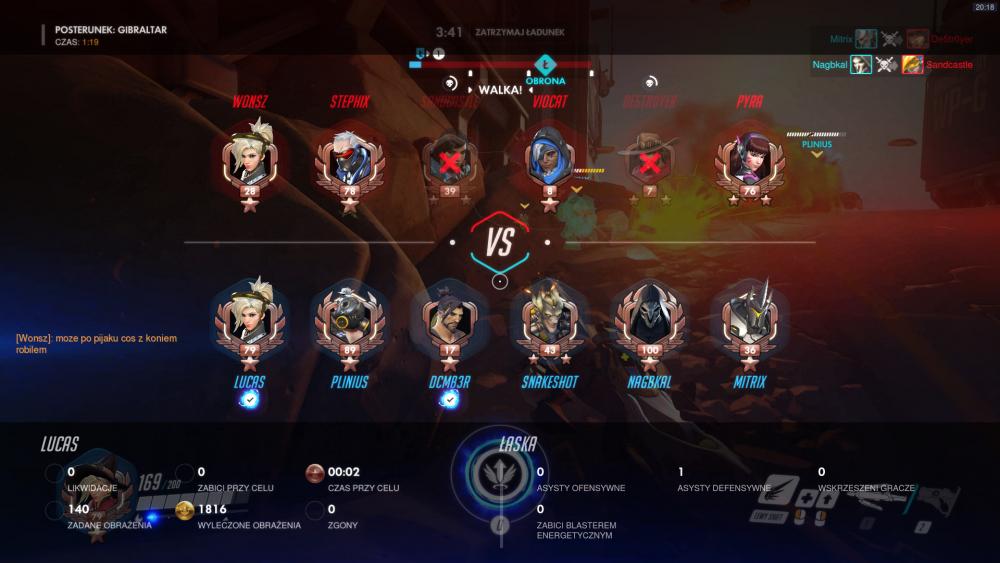This screenshot has width=1000, height=563.
Task: Click the Laska caduceus staff icon
Action: point(499,476)
